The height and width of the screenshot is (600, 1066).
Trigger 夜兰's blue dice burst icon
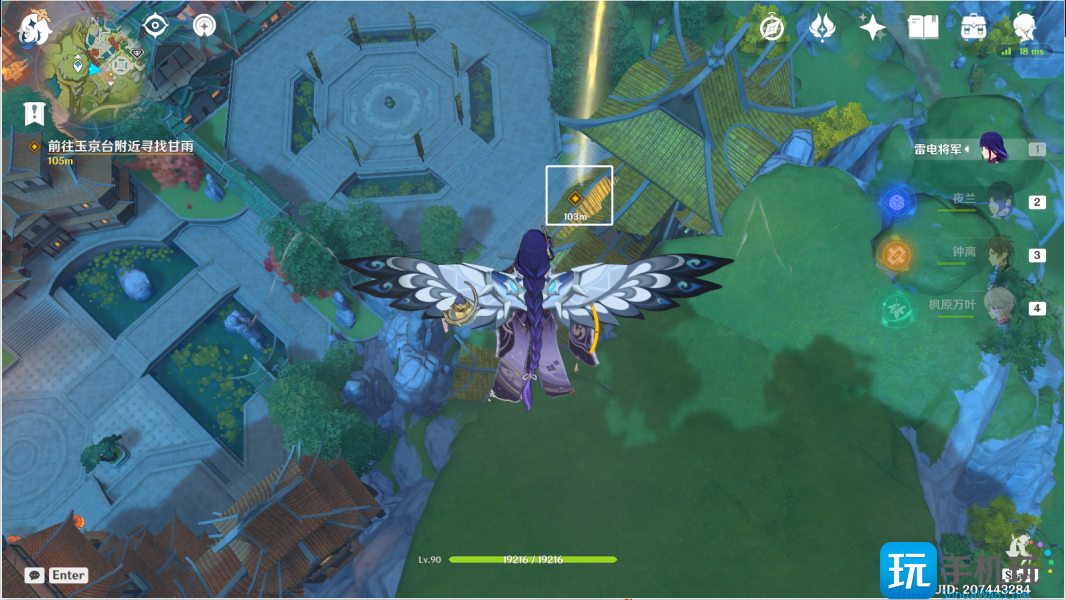click(896, 202)
